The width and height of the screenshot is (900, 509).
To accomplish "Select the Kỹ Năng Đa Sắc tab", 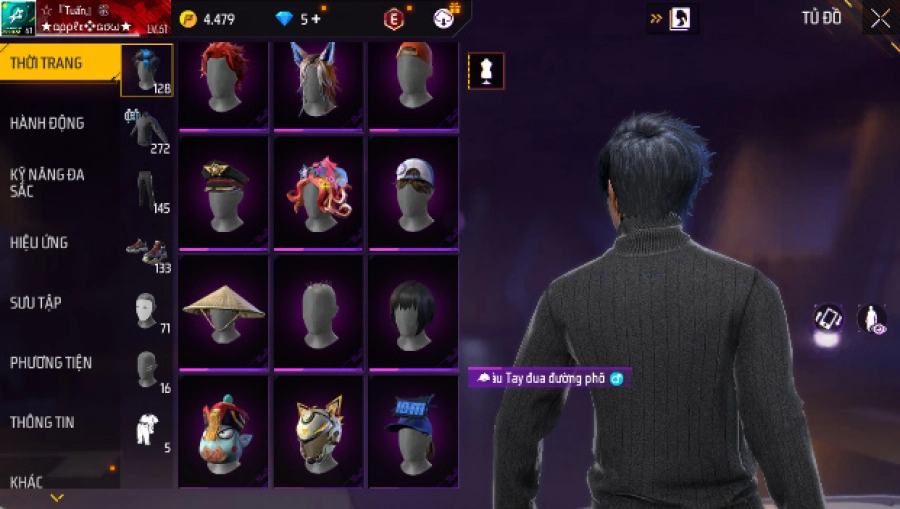I will click(x=47, y=182).
